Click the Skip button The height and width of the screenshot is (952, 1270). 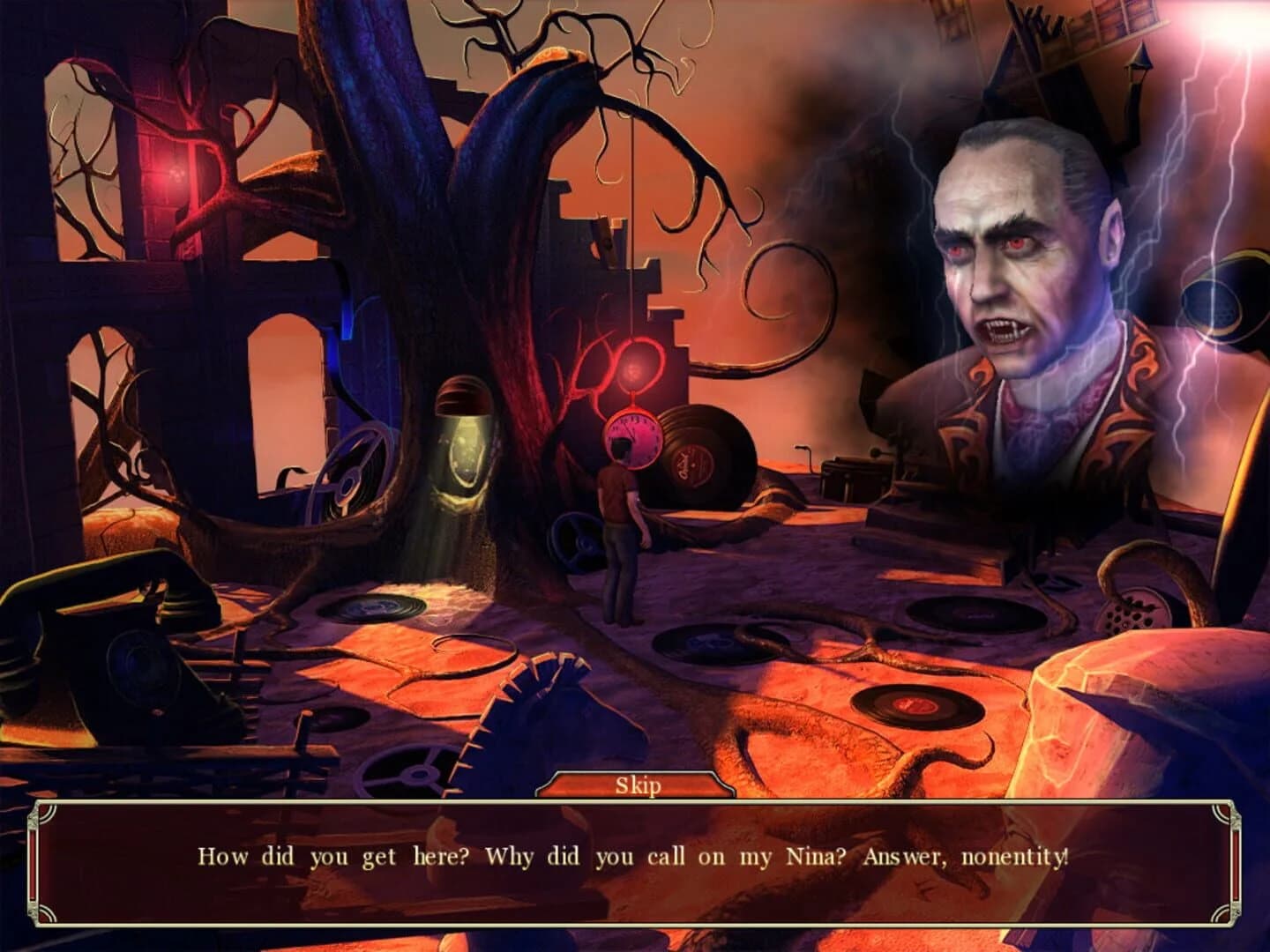pyautogui.click(x=637, y=787)
